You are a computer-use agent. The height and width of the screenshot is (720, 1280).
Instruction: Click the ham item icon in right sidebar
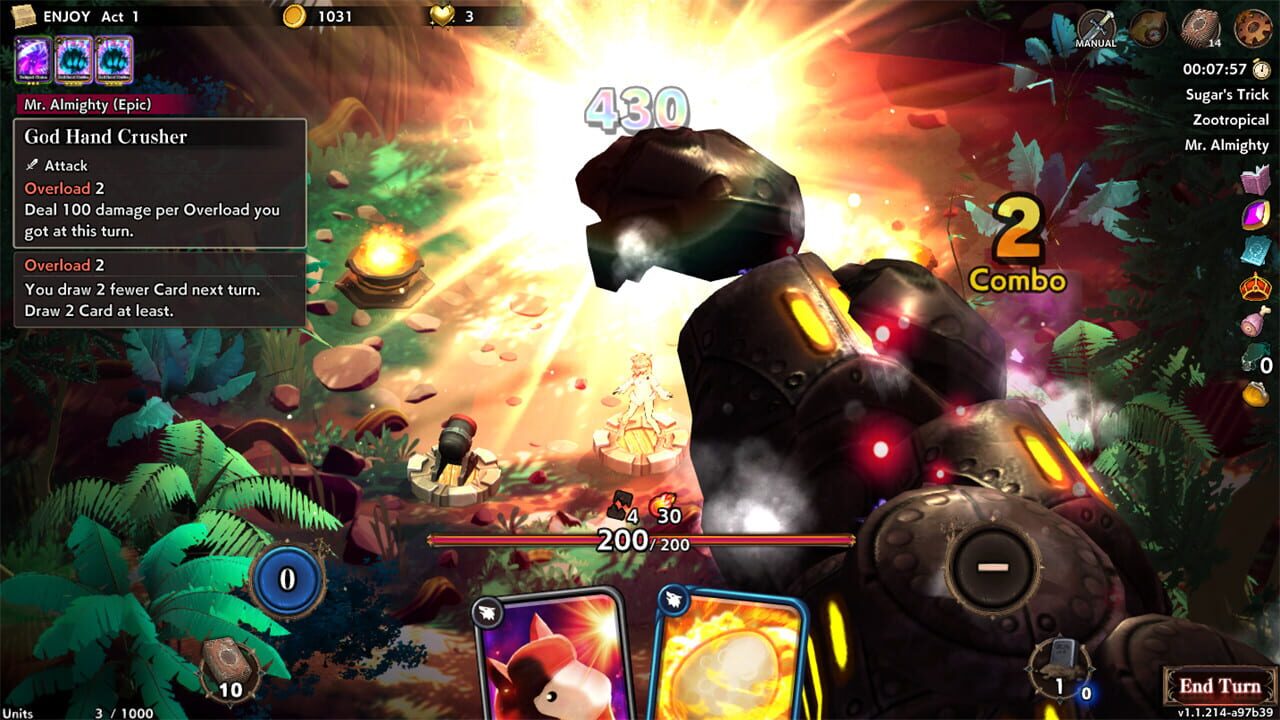(1254, 322)
